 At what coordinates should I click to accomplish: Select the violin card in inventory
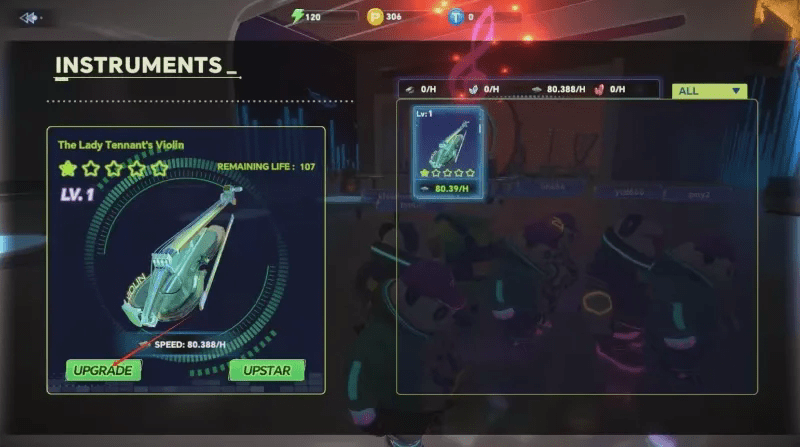point(449,152)
